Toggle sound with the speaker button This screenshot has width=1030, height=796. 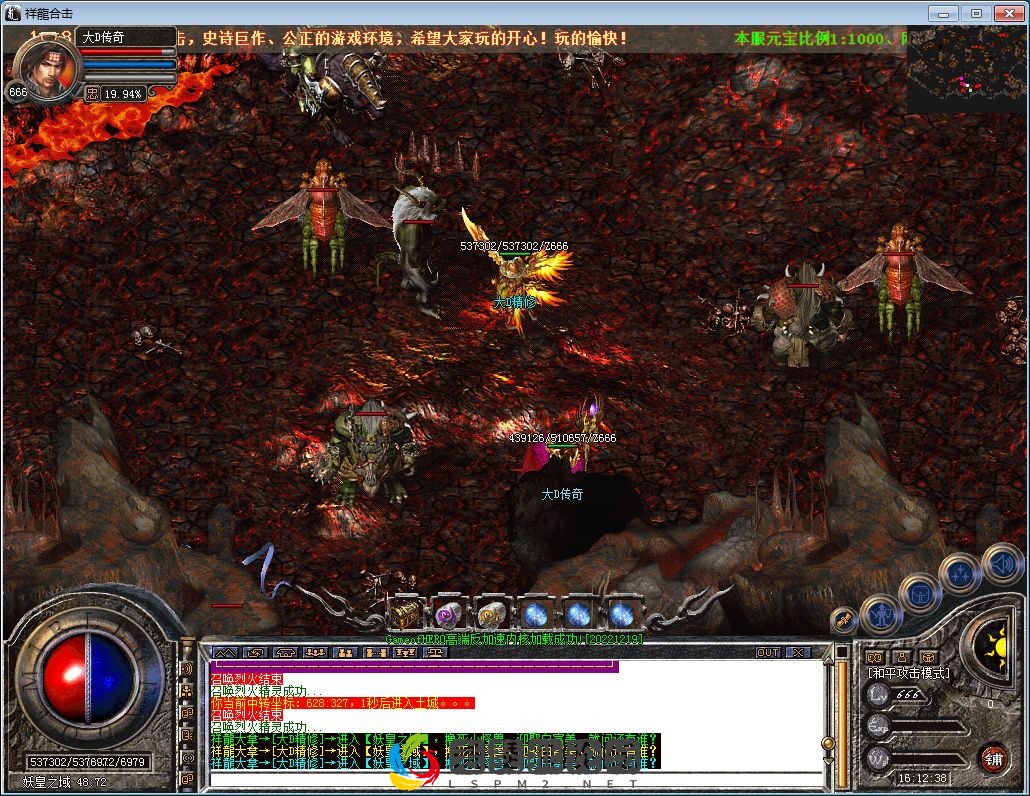(1000, 564)
